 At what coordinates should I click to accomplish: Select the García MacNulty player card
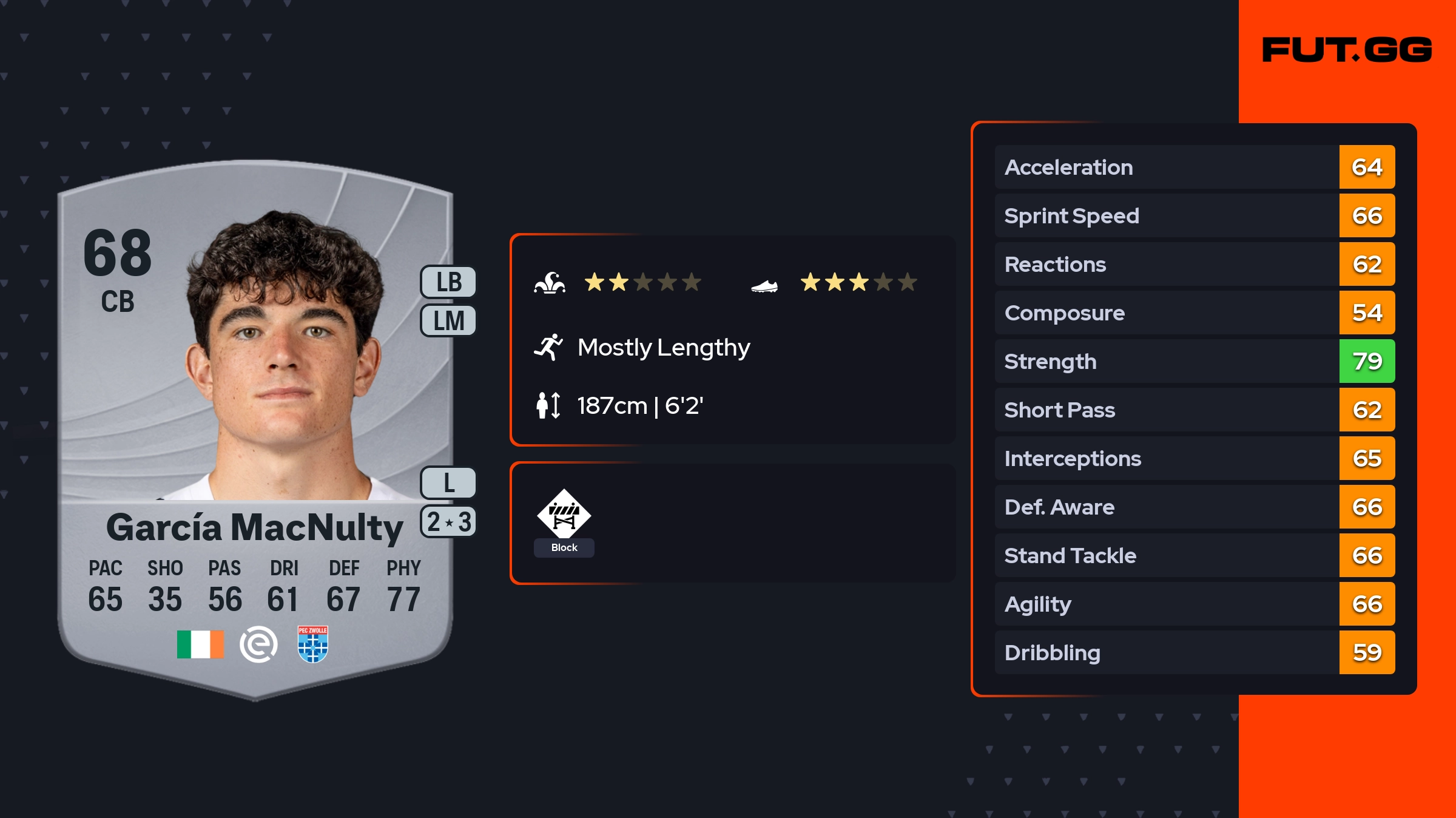click(255, 425)
